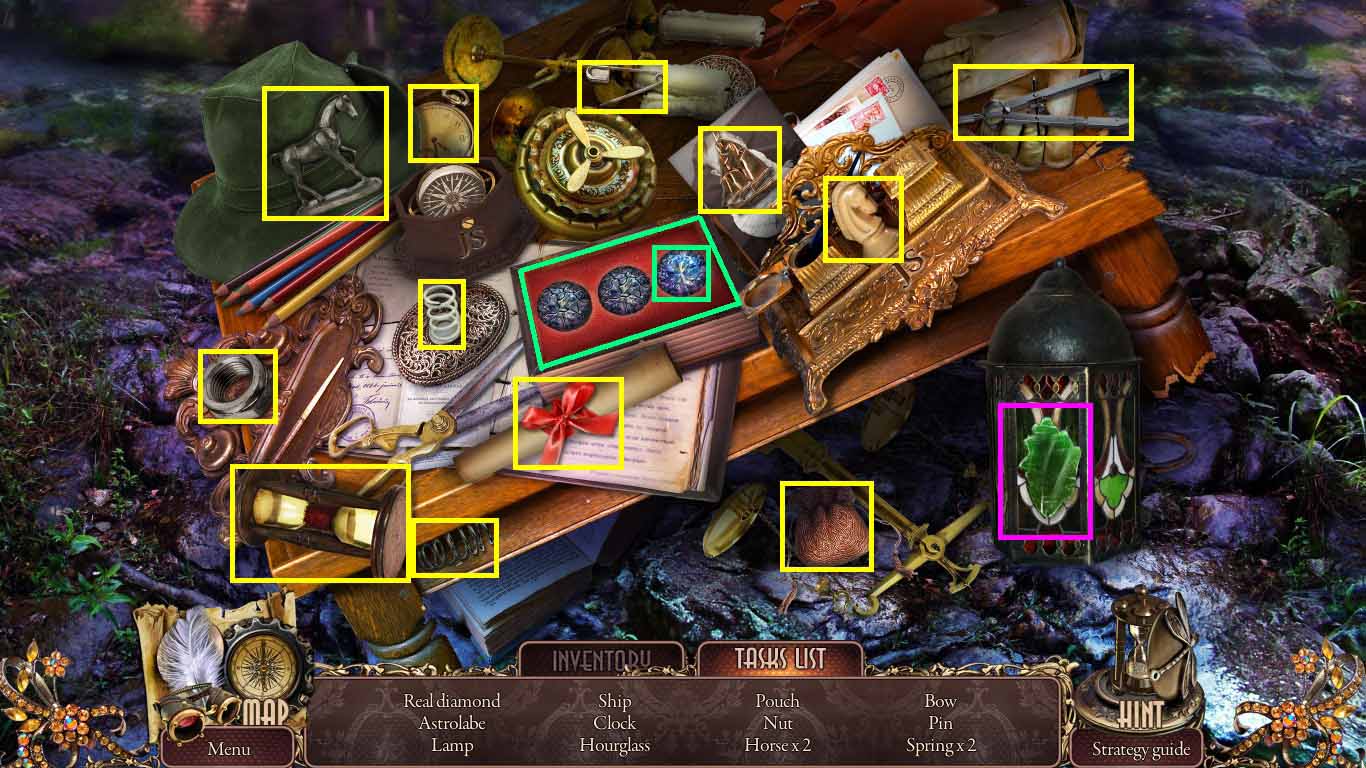Open the Strategy guide
The width and height of the screenshot is (1366, 768).
coord(1141,748)
